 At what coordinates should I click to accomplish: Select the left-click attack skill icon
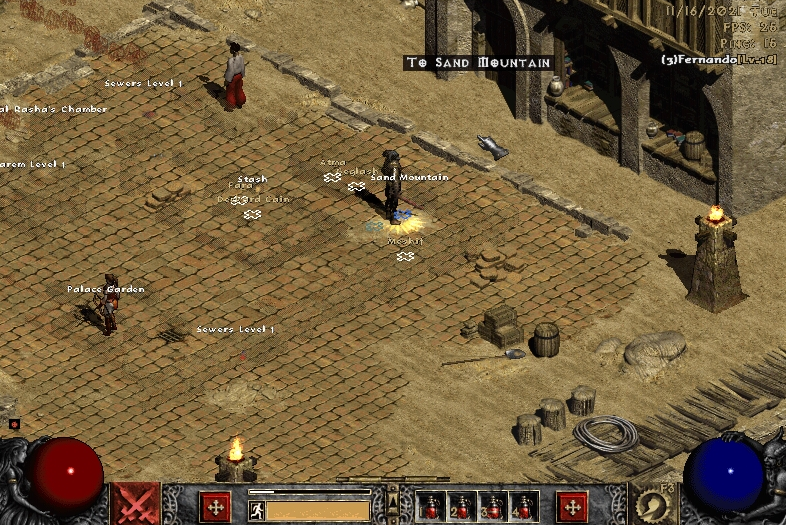(x=134, y=503)
